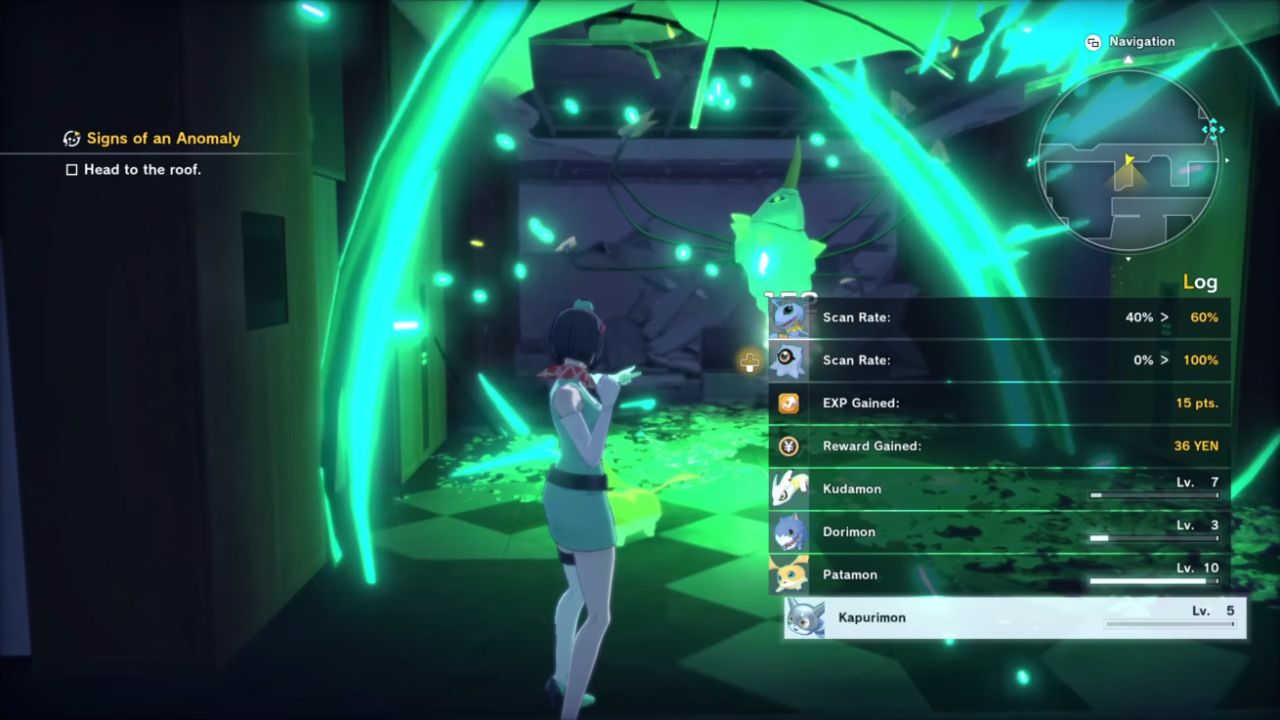Click the 0% to 100% Scan Rate entry
The height and width of the screenshot is (720, 1280).
(x=999, y=360)
